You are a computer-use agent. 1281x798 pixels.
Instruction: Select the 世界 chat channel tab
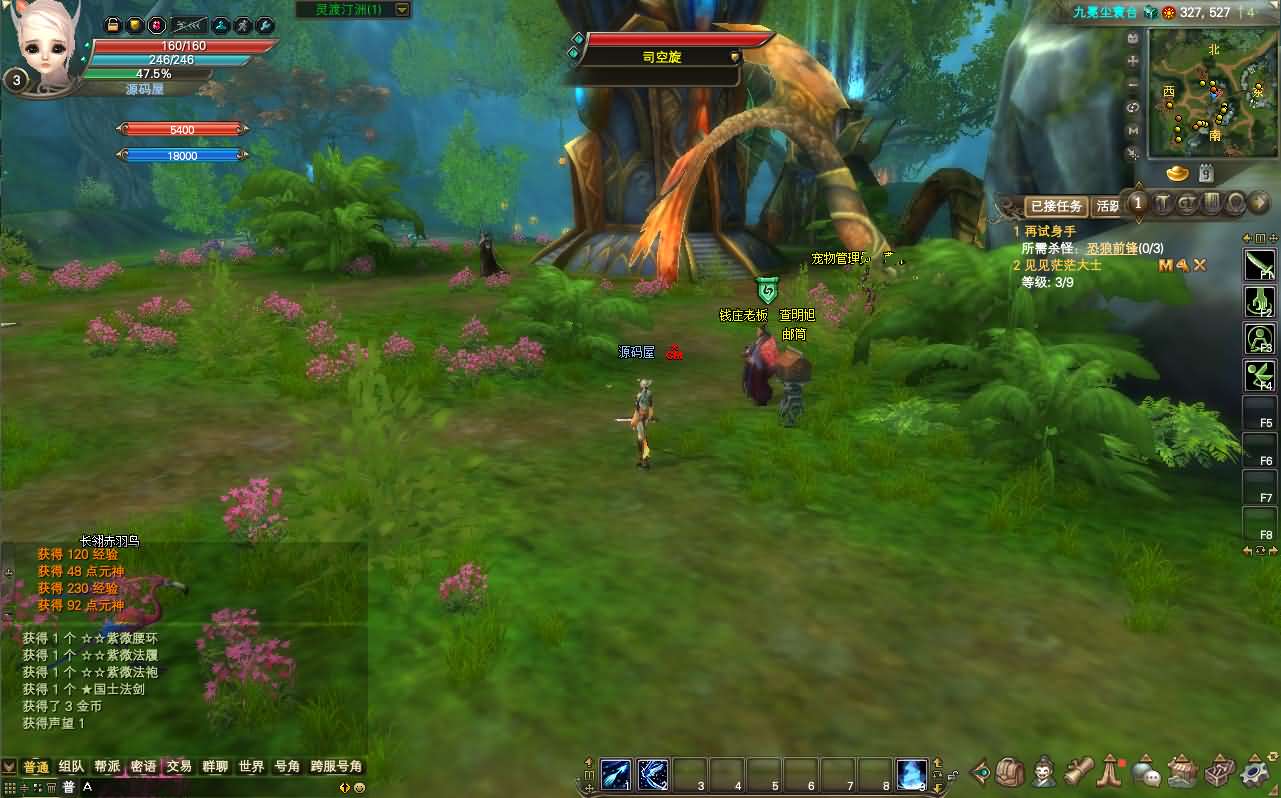coord(251,767)
